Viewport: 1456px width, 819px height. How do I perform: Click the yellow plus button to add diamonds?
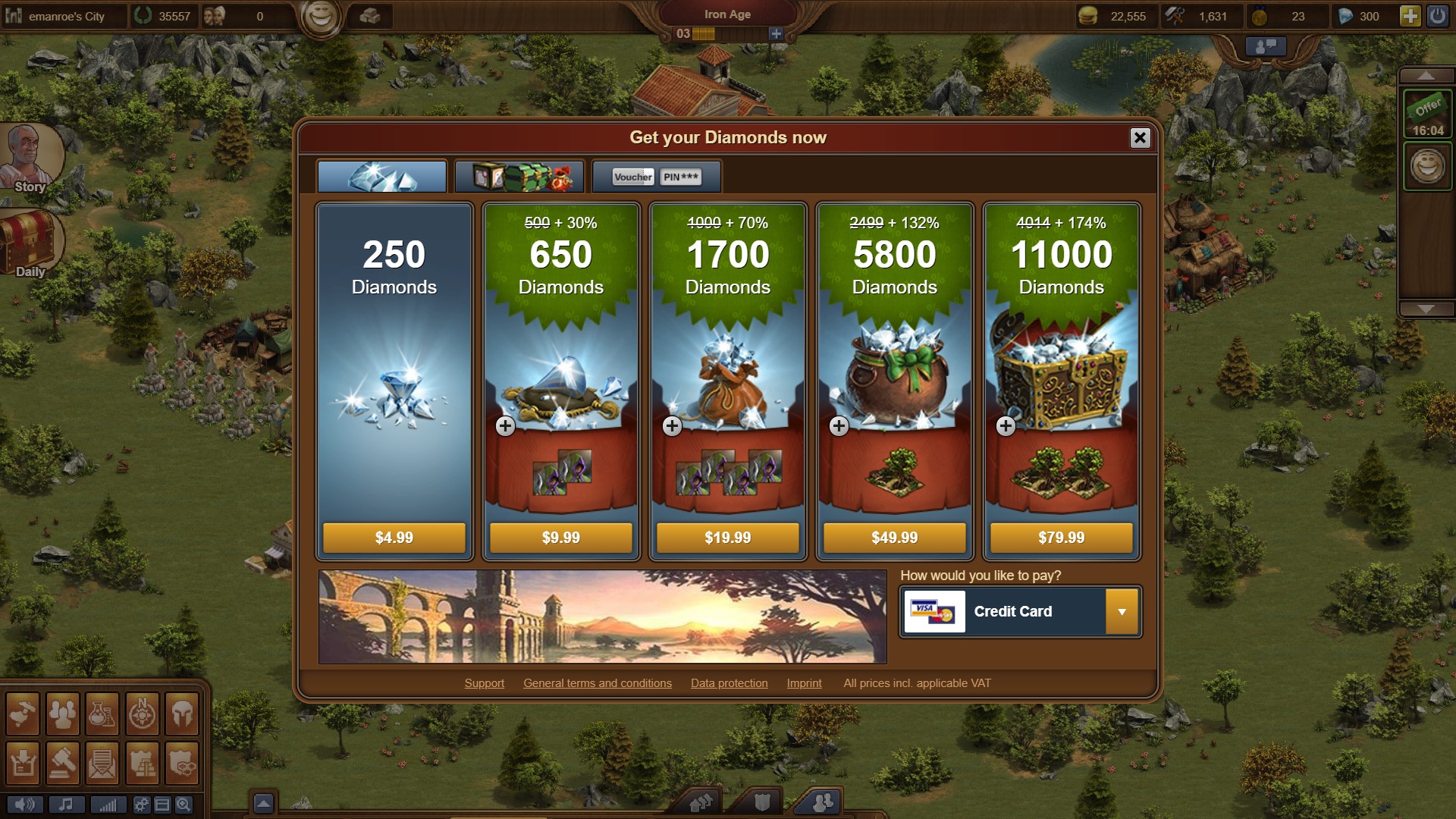tap(1409, 16)
